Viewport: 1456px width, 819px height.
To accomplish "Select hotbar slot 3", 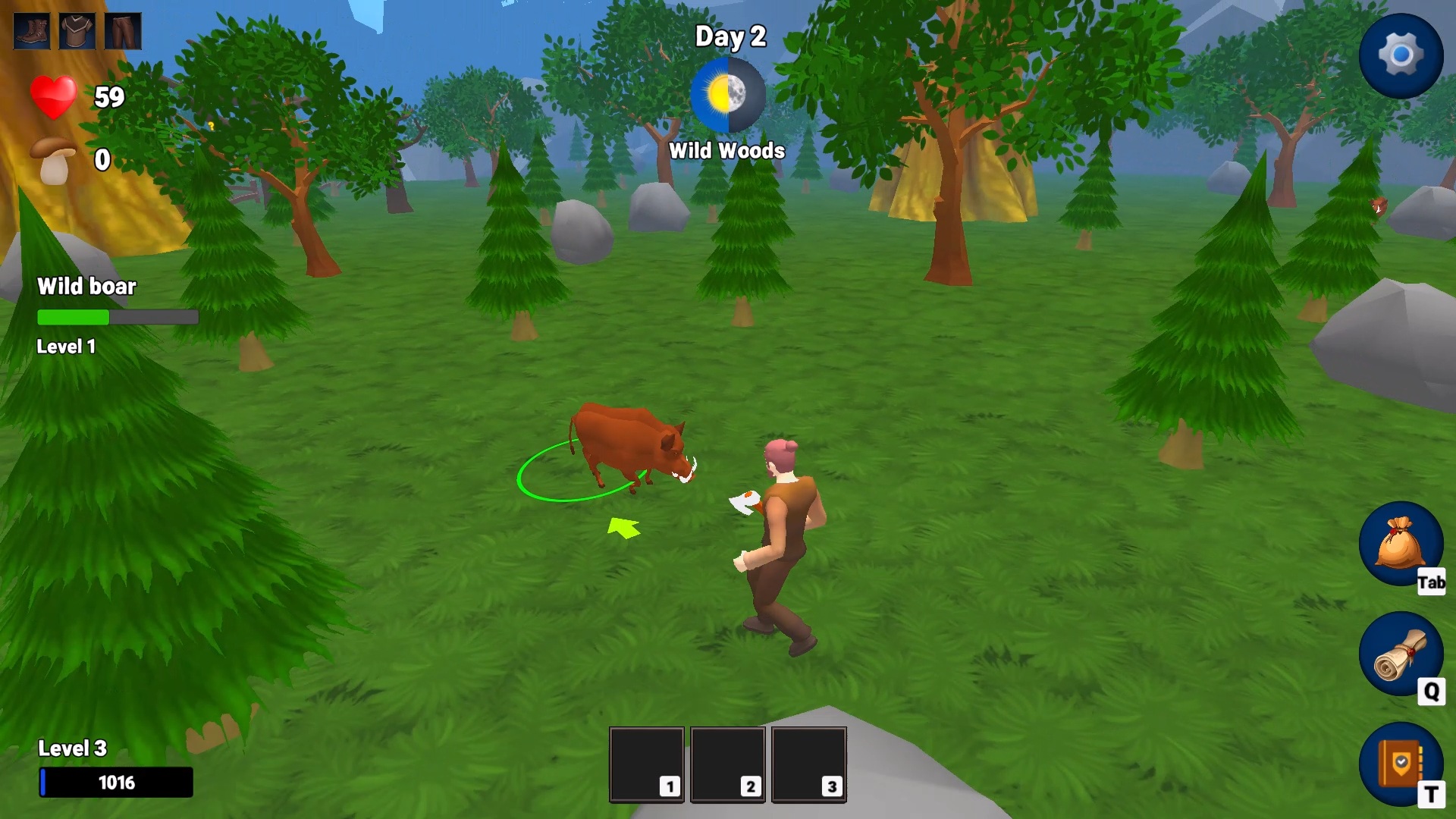I will [x=810, y=763].
